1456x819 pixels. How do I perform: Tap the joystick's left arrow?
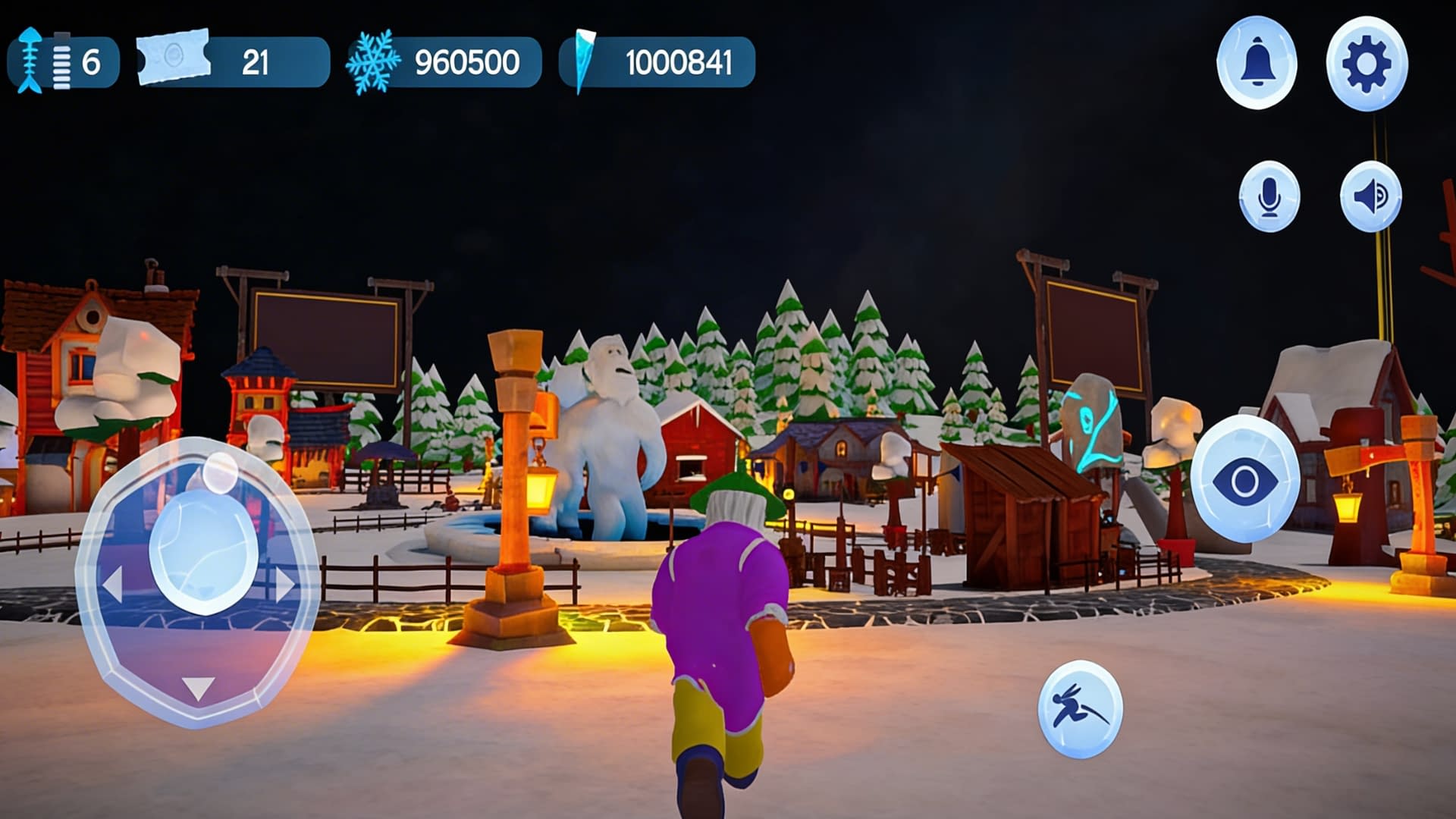(113, 585)
